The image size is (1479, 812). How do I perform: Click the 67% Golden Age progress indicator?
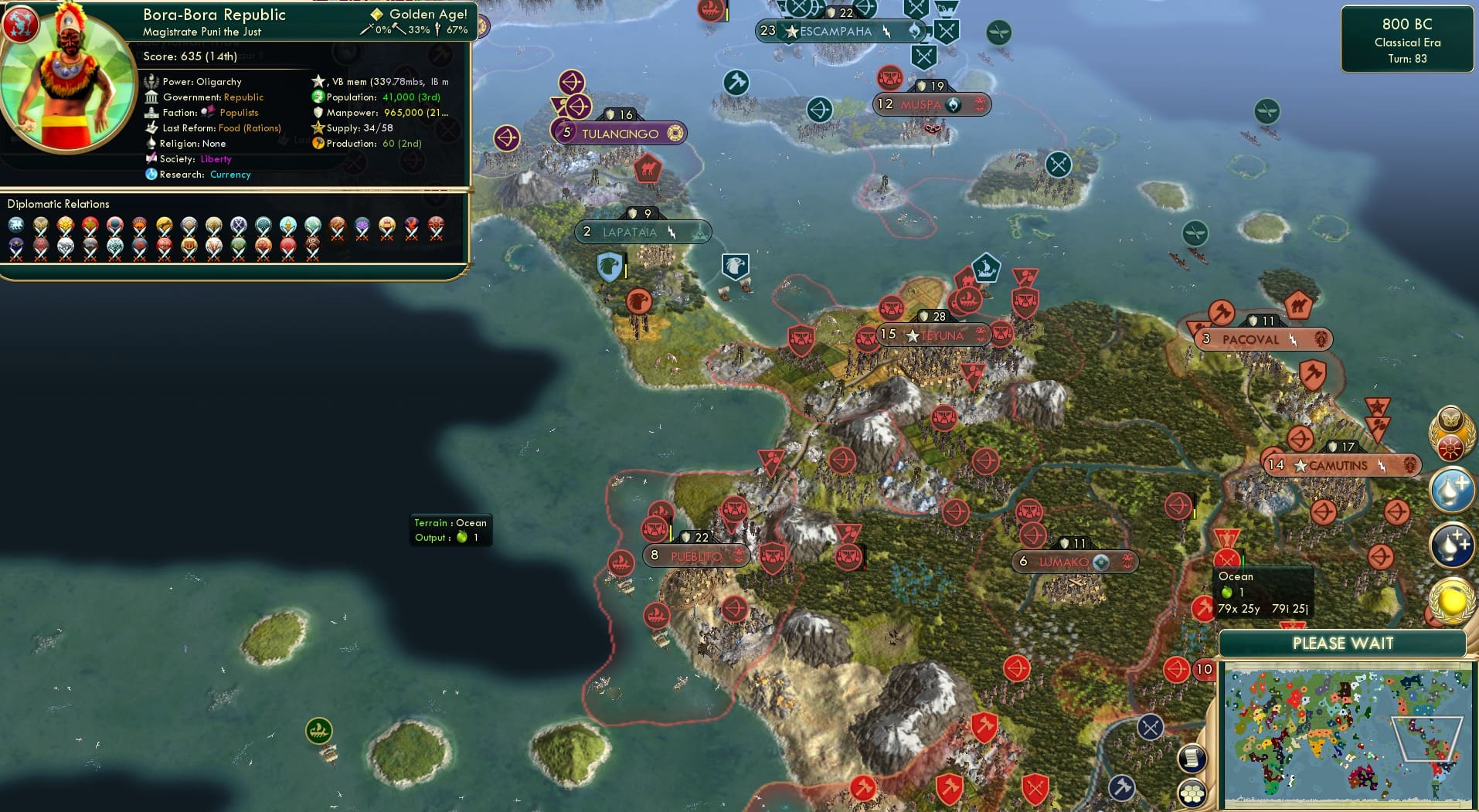(456, 31)
